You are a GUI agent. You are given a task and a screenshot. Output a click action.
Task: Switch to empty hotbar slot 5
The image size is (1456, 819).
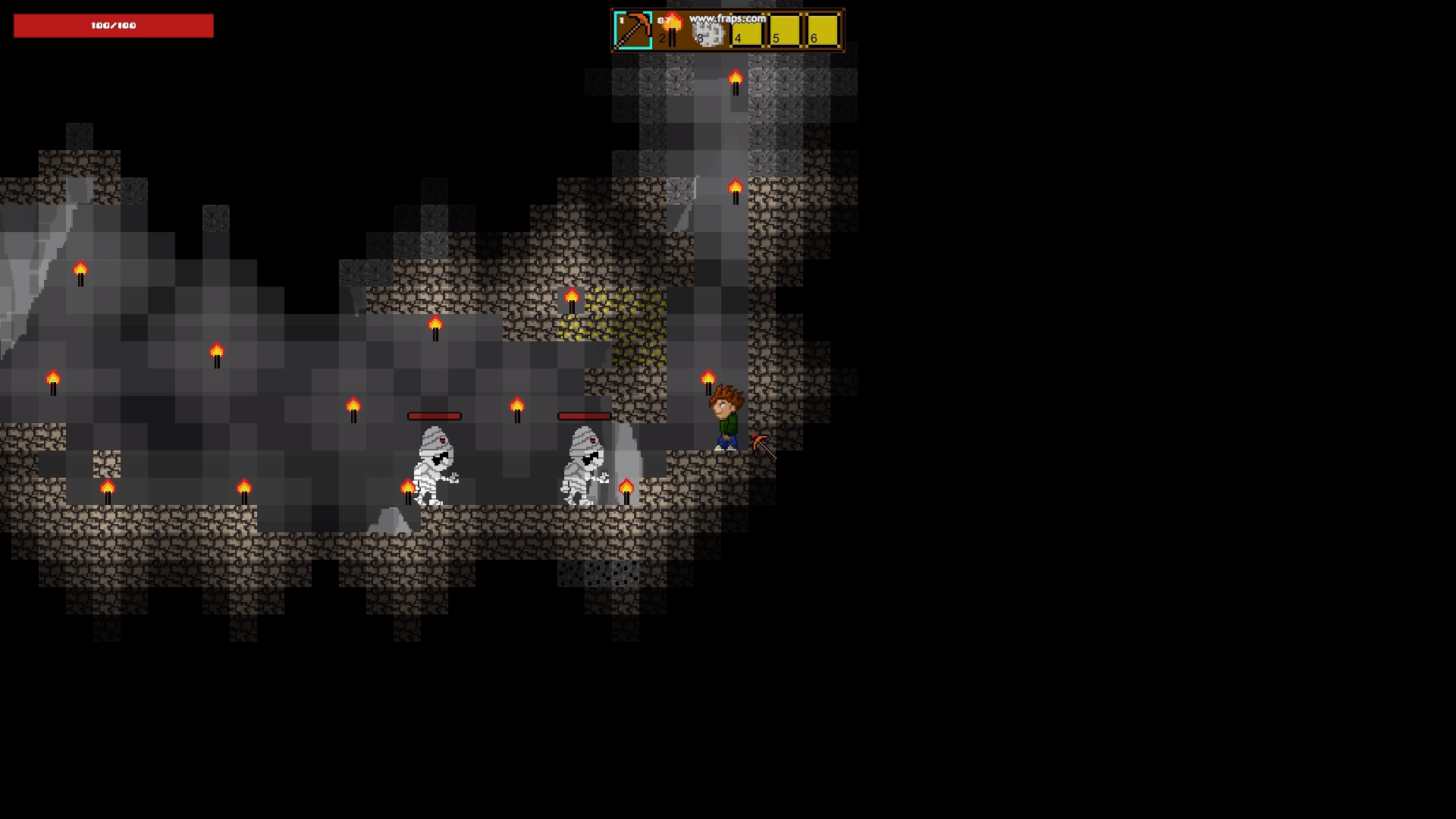click(x=785, y=31)
